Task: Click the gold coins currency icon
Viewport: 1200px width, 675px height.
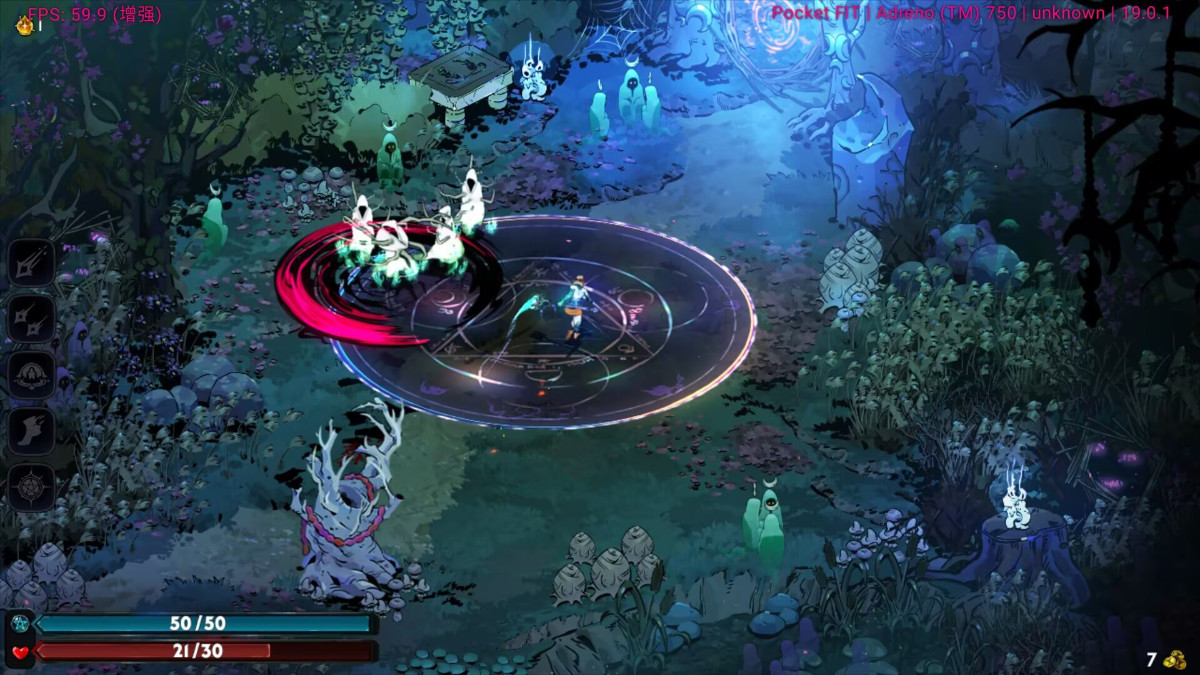Action: 1174,660
